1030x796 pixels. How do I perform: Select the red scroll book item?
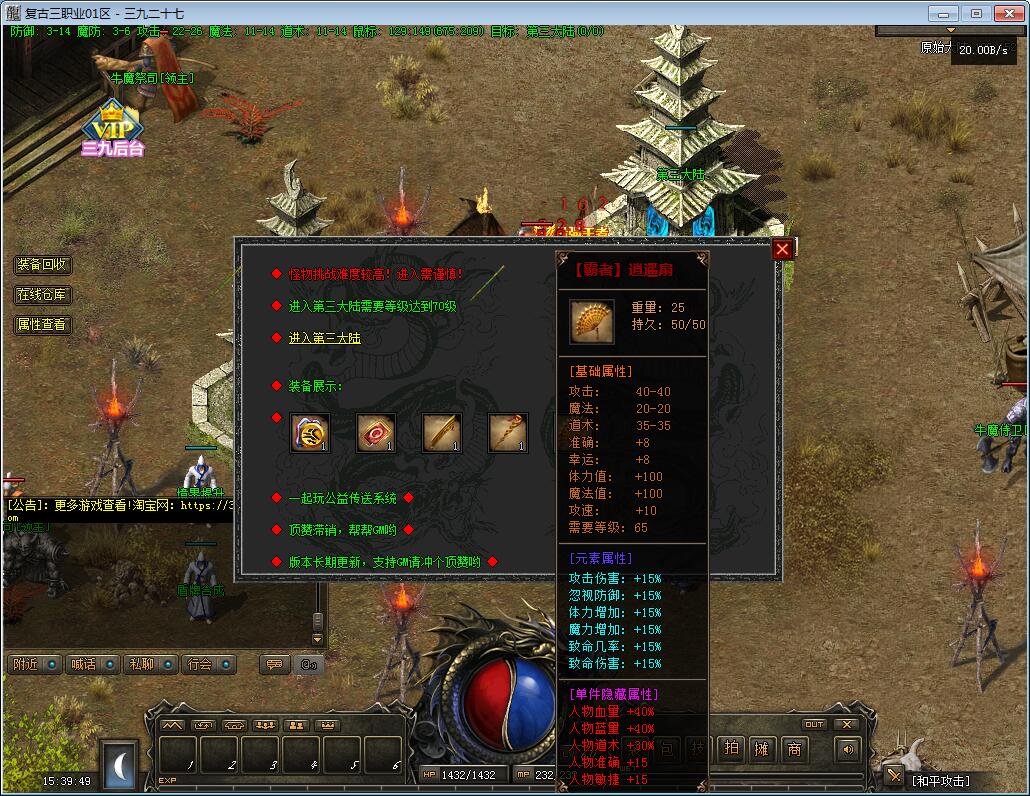click(376, 433)
